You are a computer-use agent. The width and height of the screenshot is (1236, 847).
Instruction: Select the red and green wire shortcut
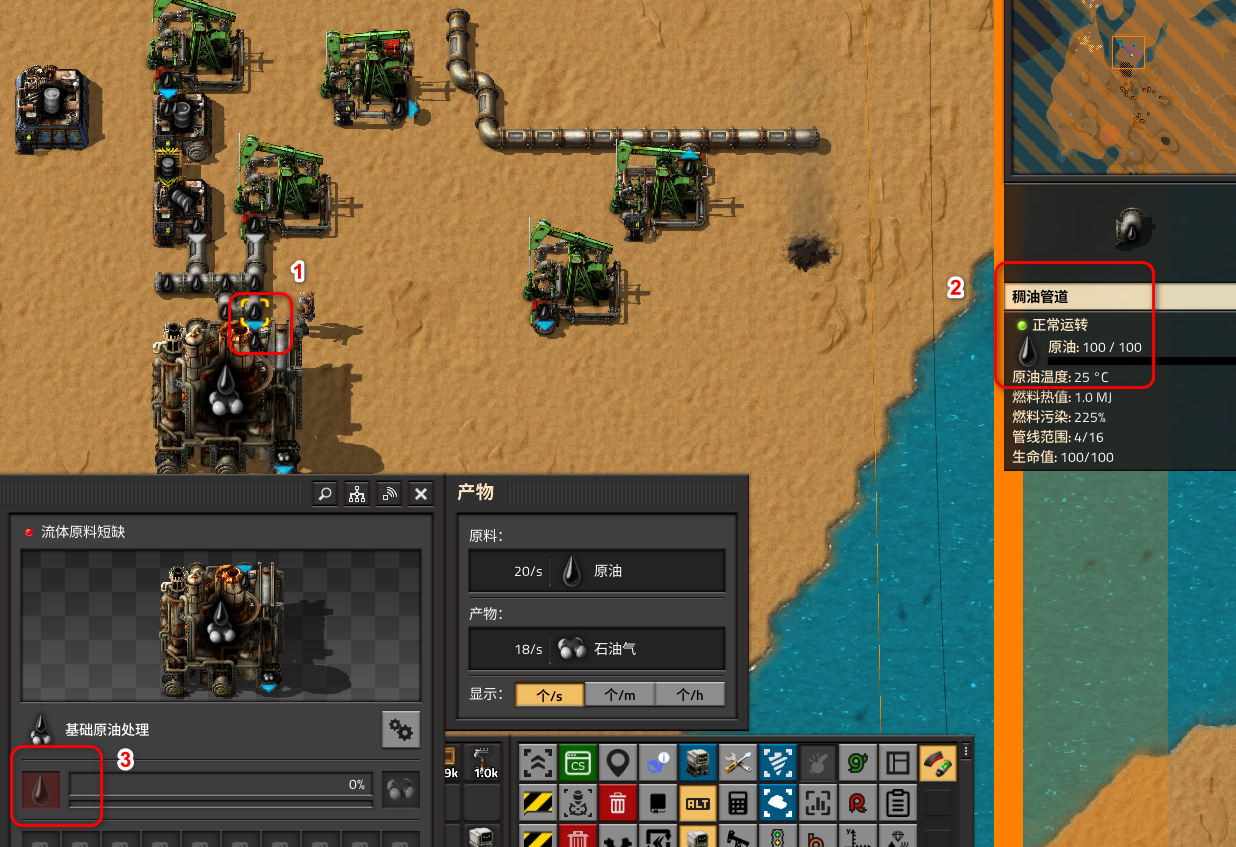(937, 764)
